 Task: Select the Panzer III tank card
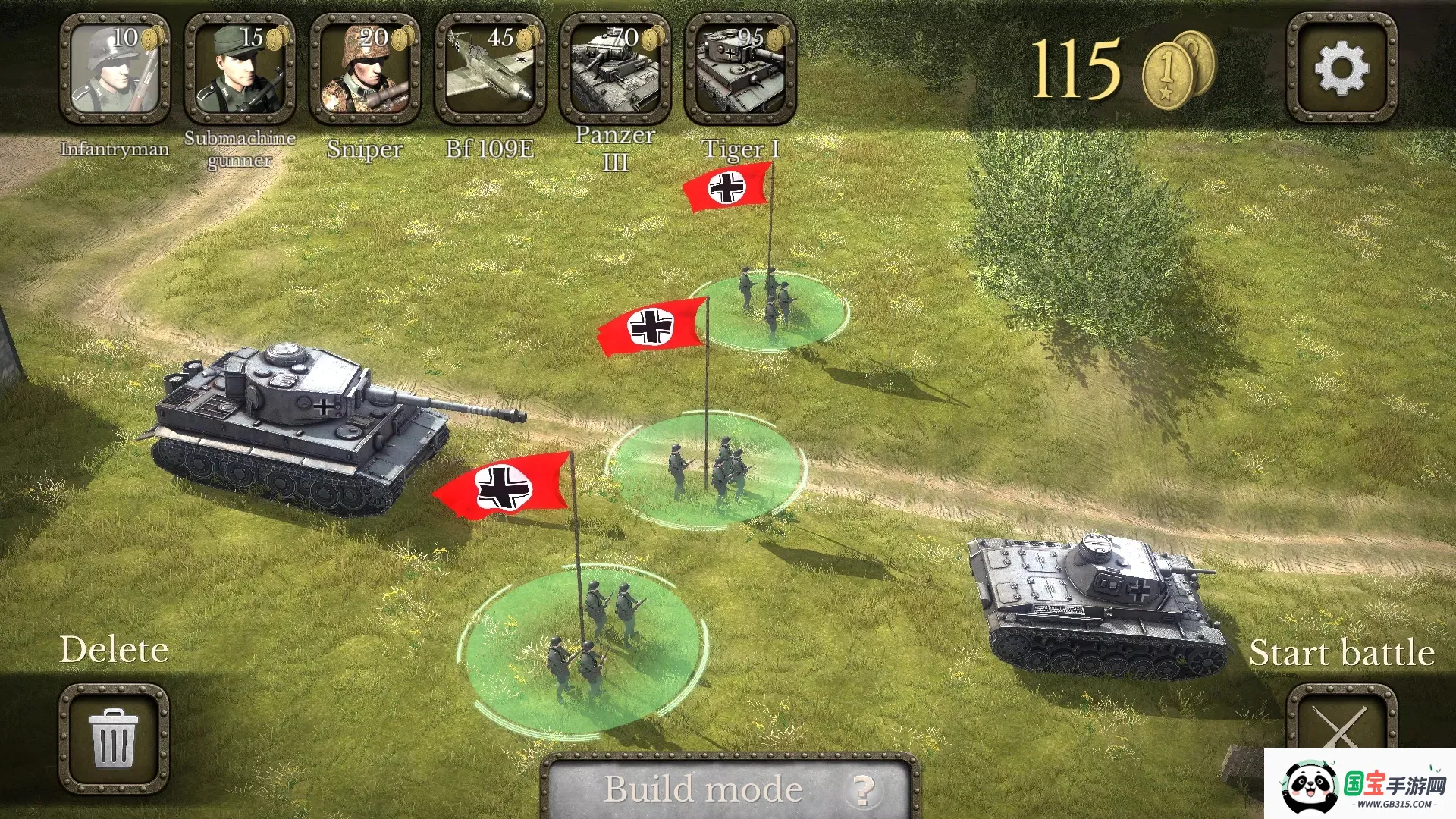point(616,68)
